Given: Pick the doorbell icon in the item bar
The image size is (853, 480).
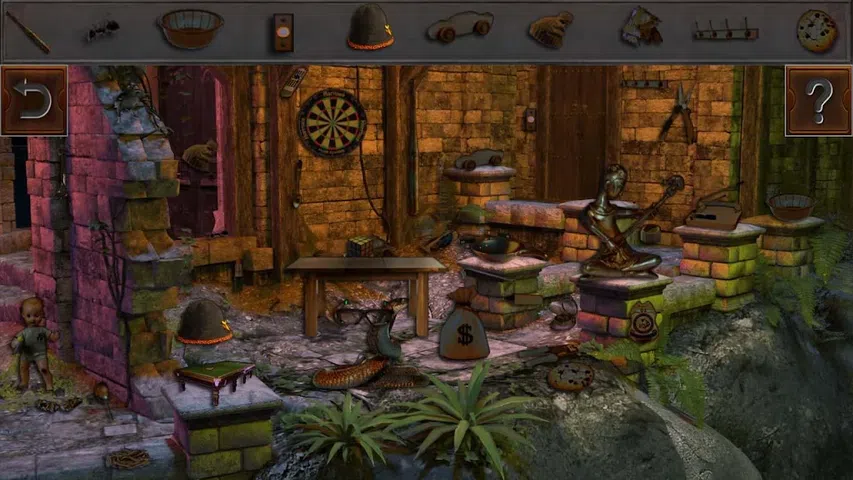Looking at the screenshot, I should [284, 32].
